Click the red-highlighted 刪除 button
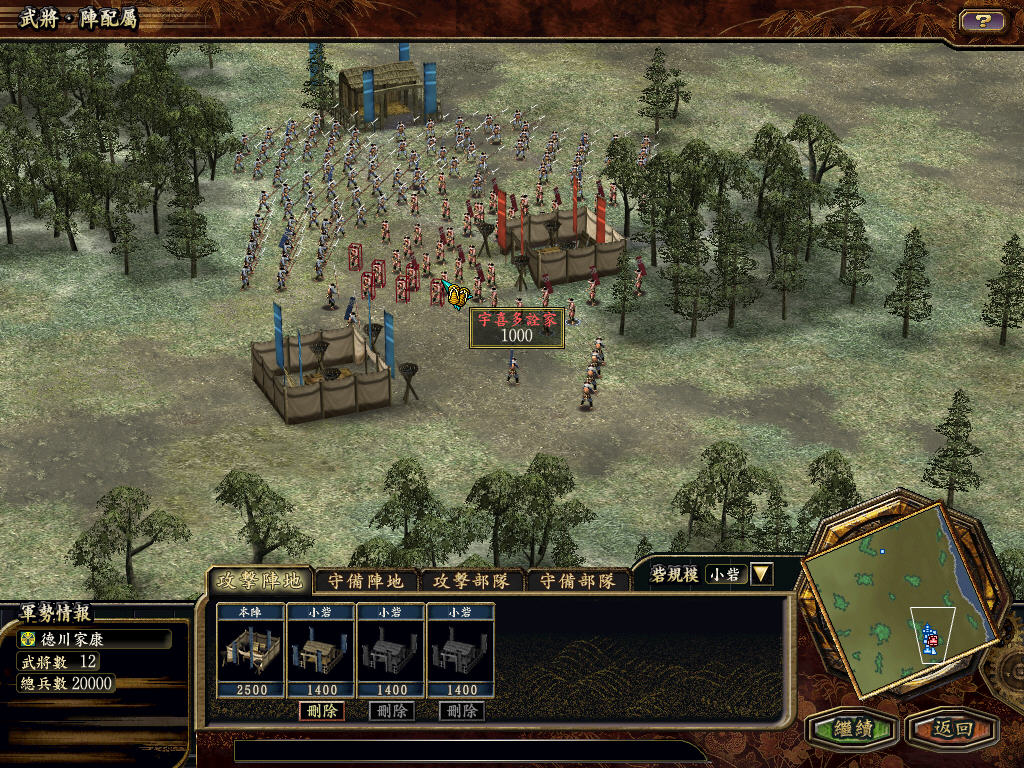This screenshot has height=768, width=1024. 321,711
